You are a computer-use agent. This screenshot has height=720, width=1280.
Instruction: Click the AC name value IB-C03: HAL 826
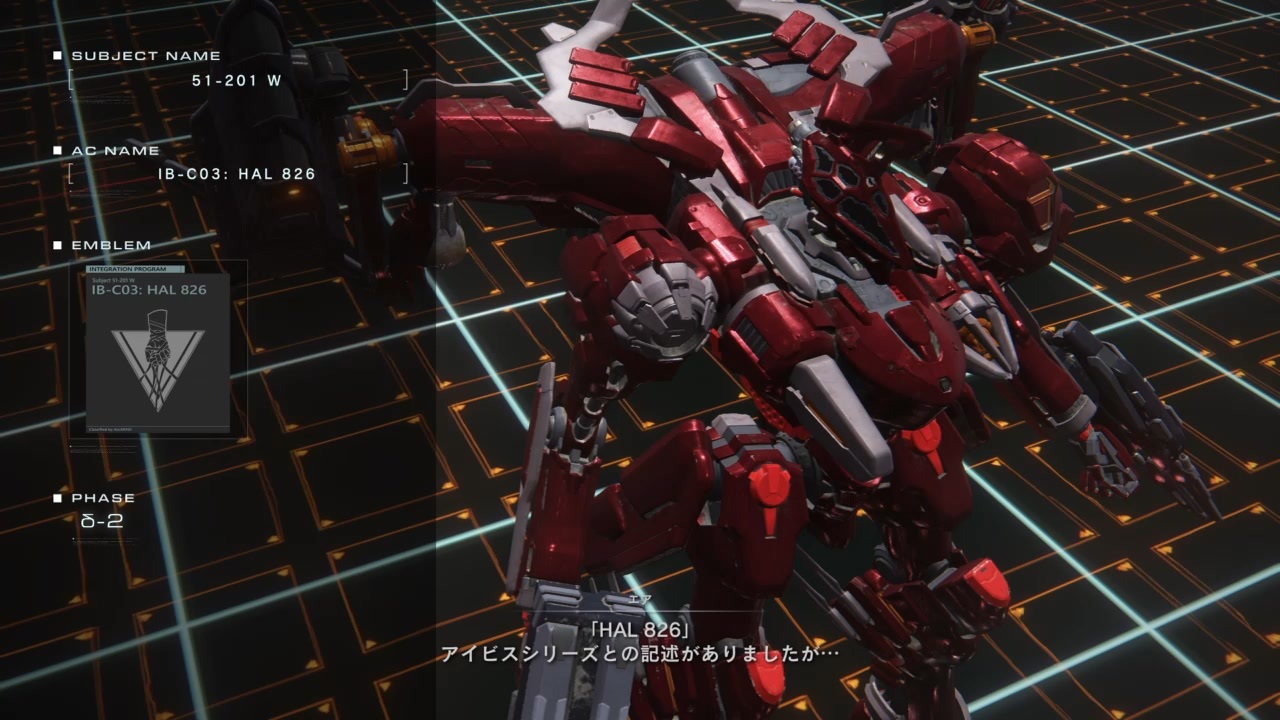(x=238, y=173)
